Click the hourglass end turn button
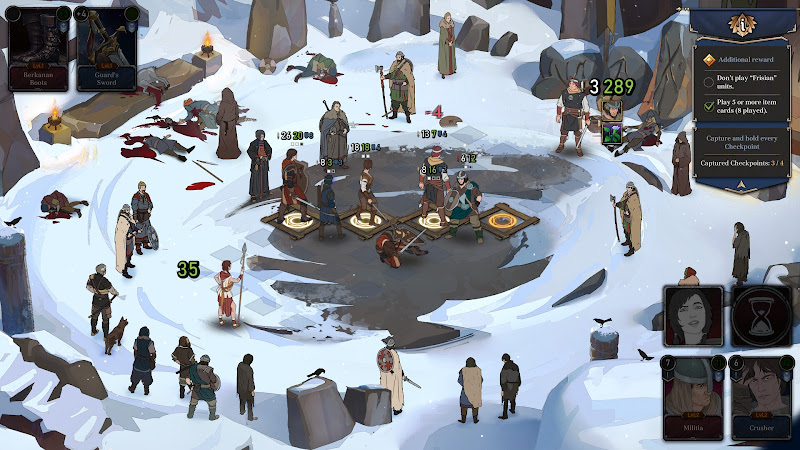Screen dimensions: 800x450 762,317
